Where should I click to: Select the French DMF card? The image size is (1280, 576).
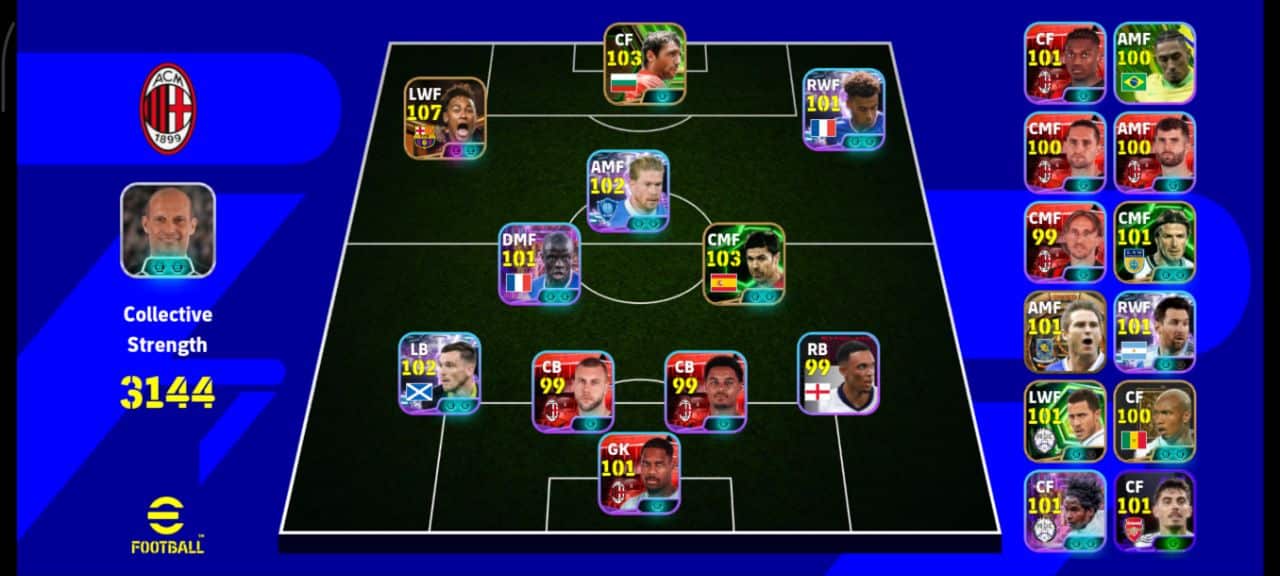point(540,264)
